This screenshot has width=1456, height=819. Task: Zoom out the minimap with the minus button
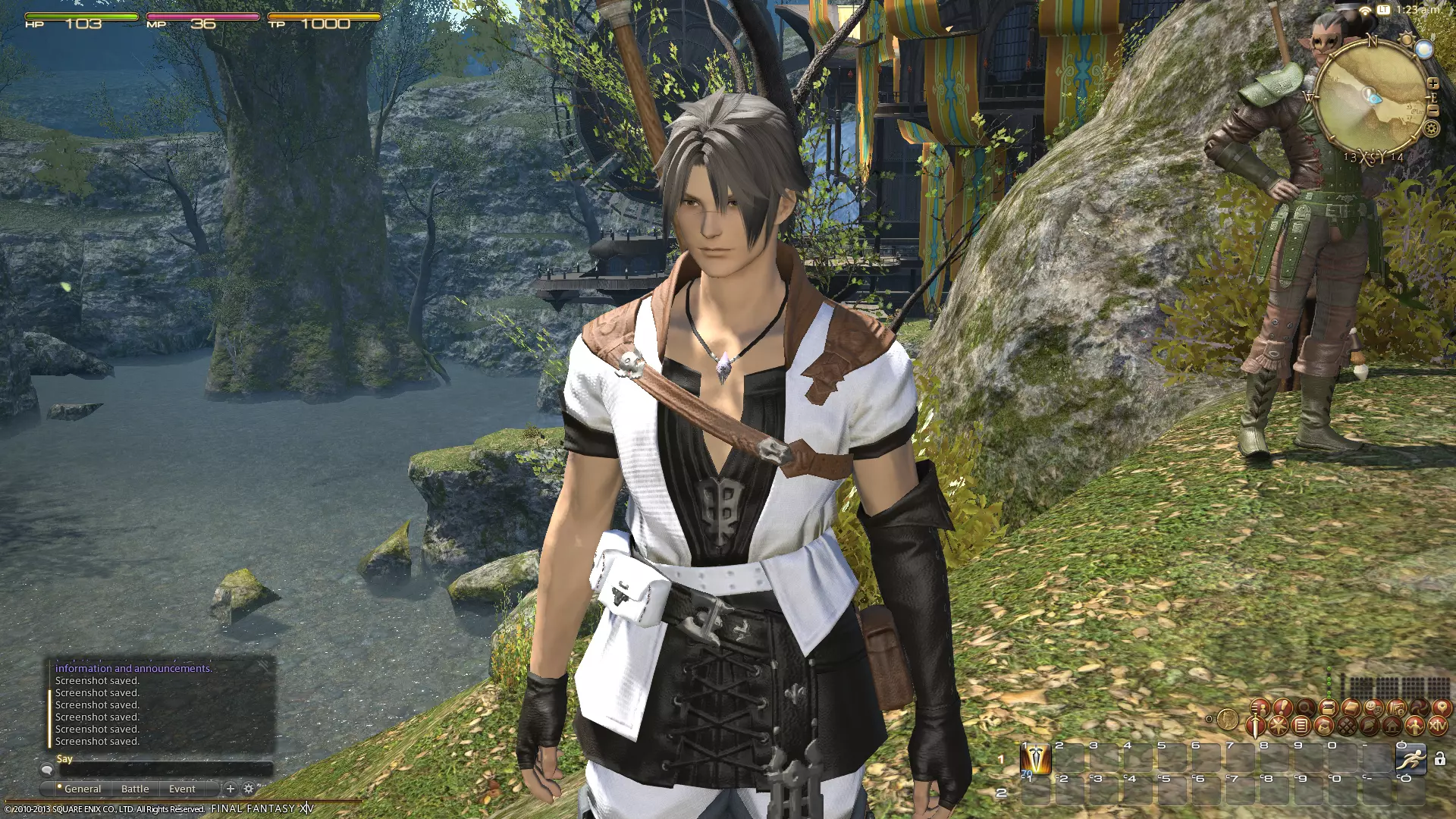[x=1432, y=111]
